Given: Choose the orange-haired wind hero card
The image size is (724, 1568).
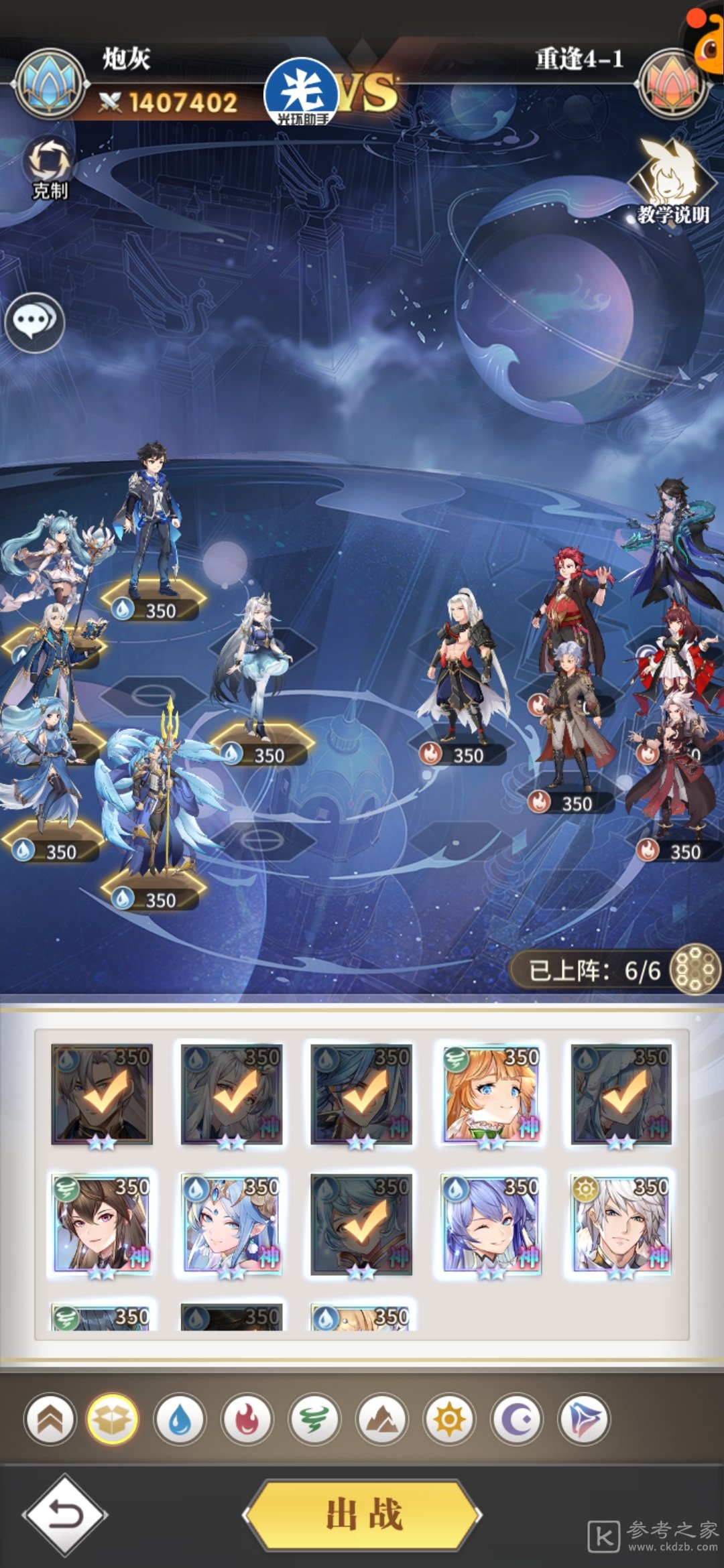Looking at the screenshot, I should [491, 1094].
